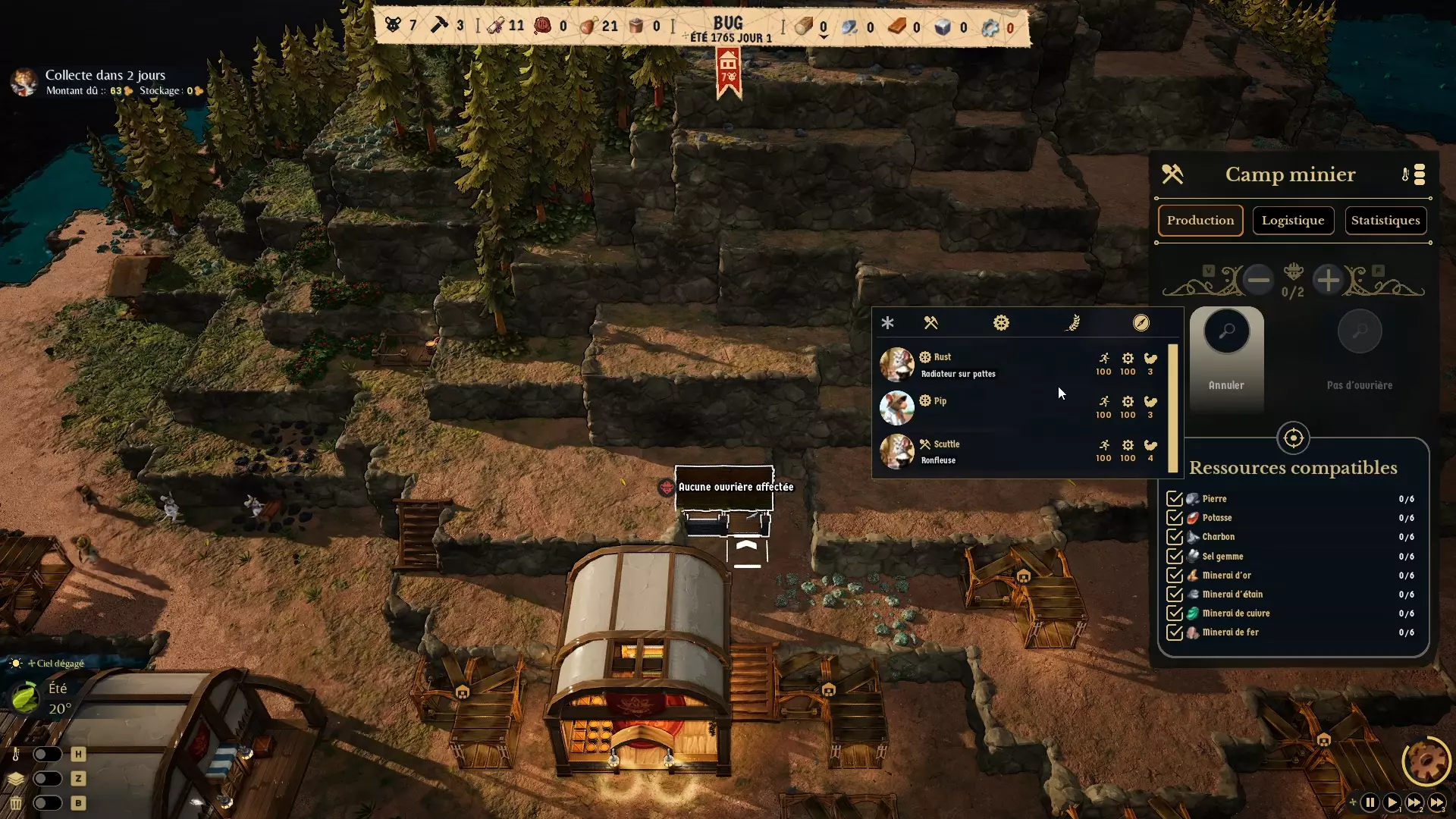Switch to the Logistique tab
Image resolution: width=1456 pixels, height=819 pixels.
1291,220
